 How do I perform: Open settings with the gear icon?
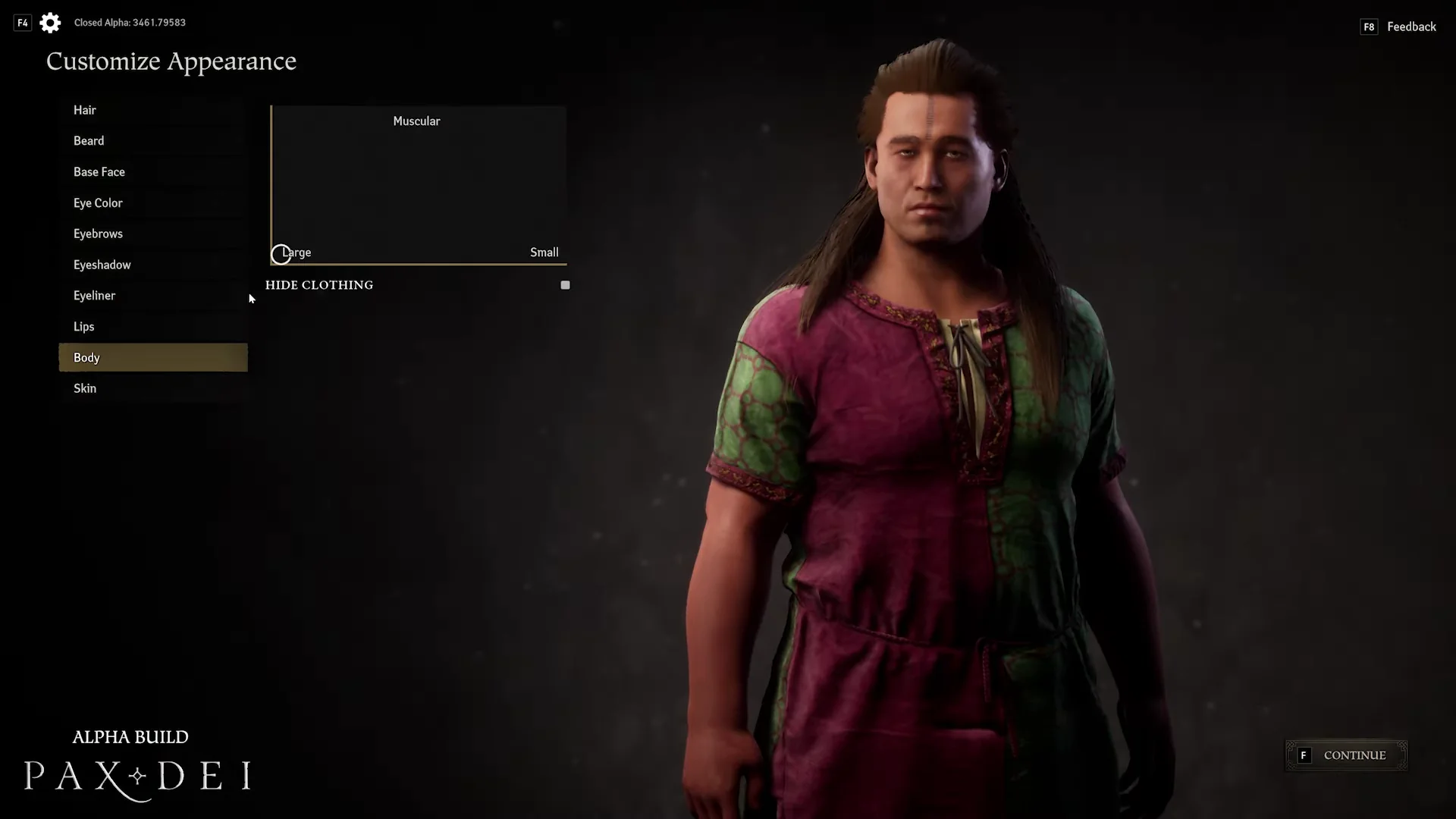coord(50,23)
